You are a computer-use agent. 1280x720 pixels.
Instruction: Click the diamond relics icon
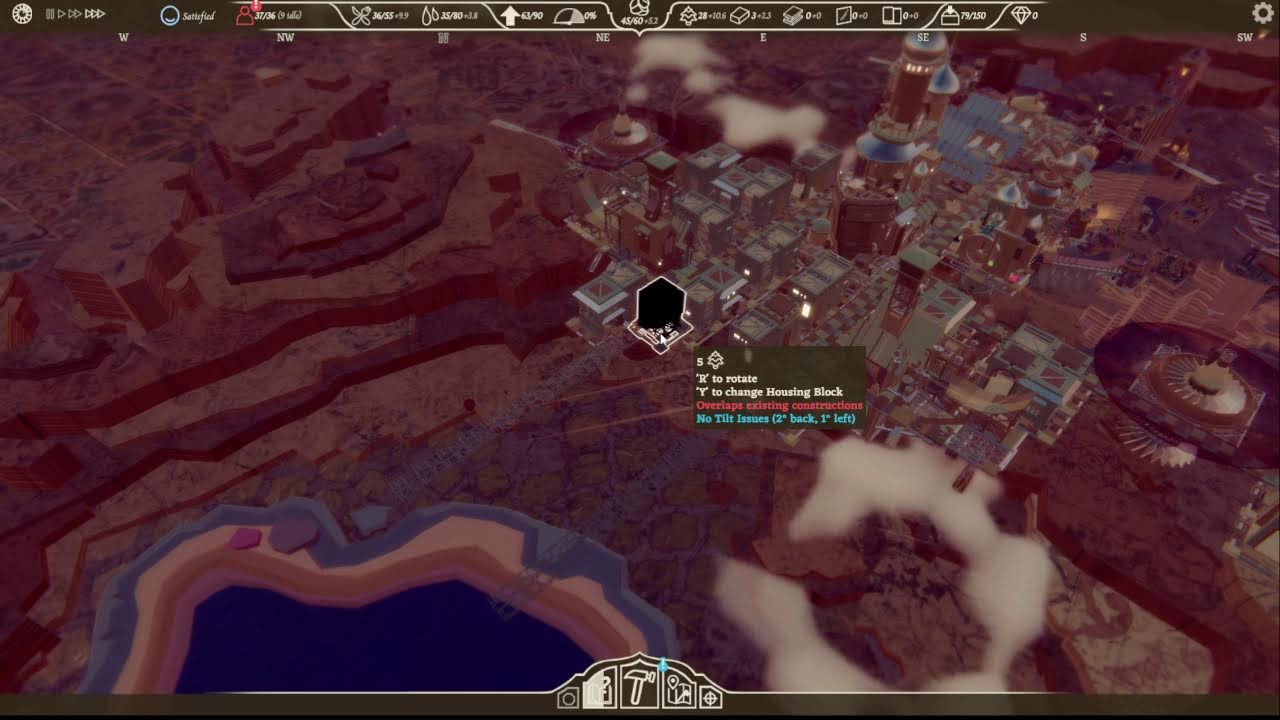pos(1020,16)
